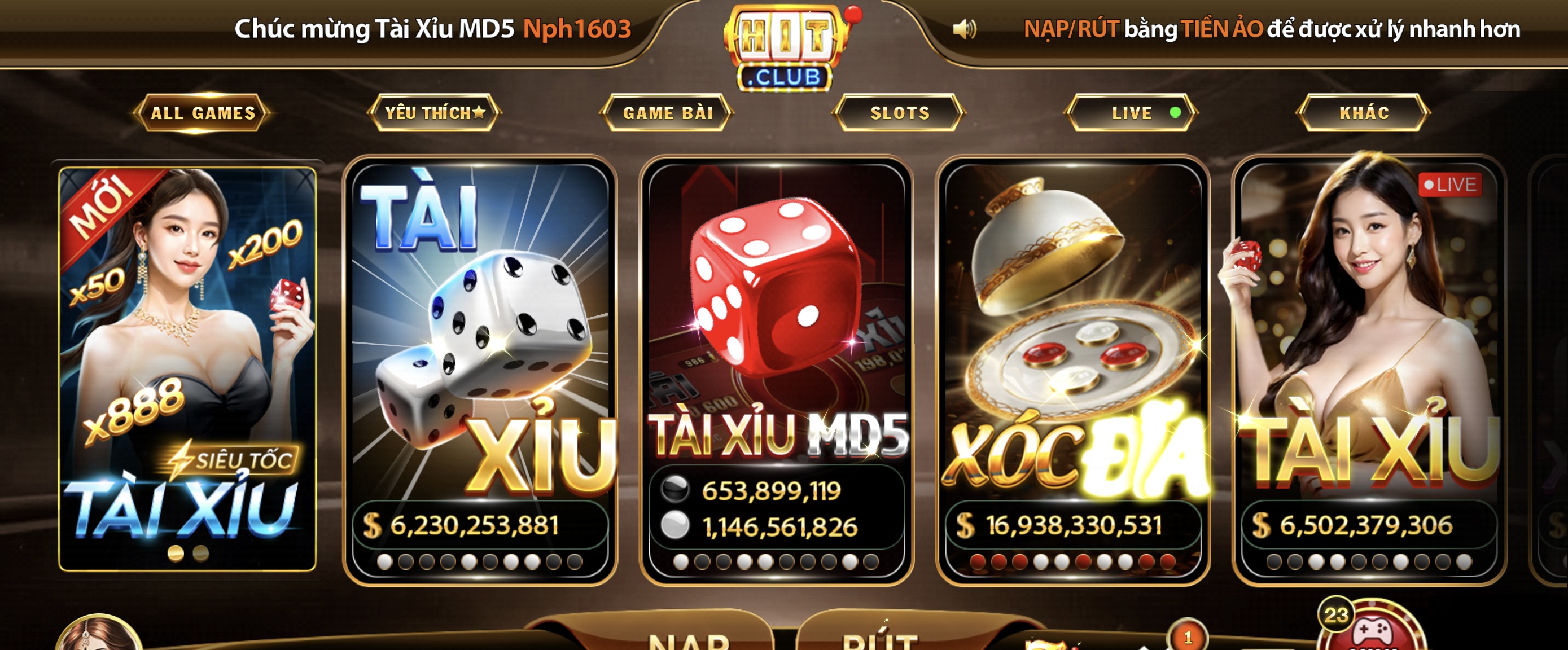Open the NẠP deposit button
1568x650 pixels.
point(688,639)
